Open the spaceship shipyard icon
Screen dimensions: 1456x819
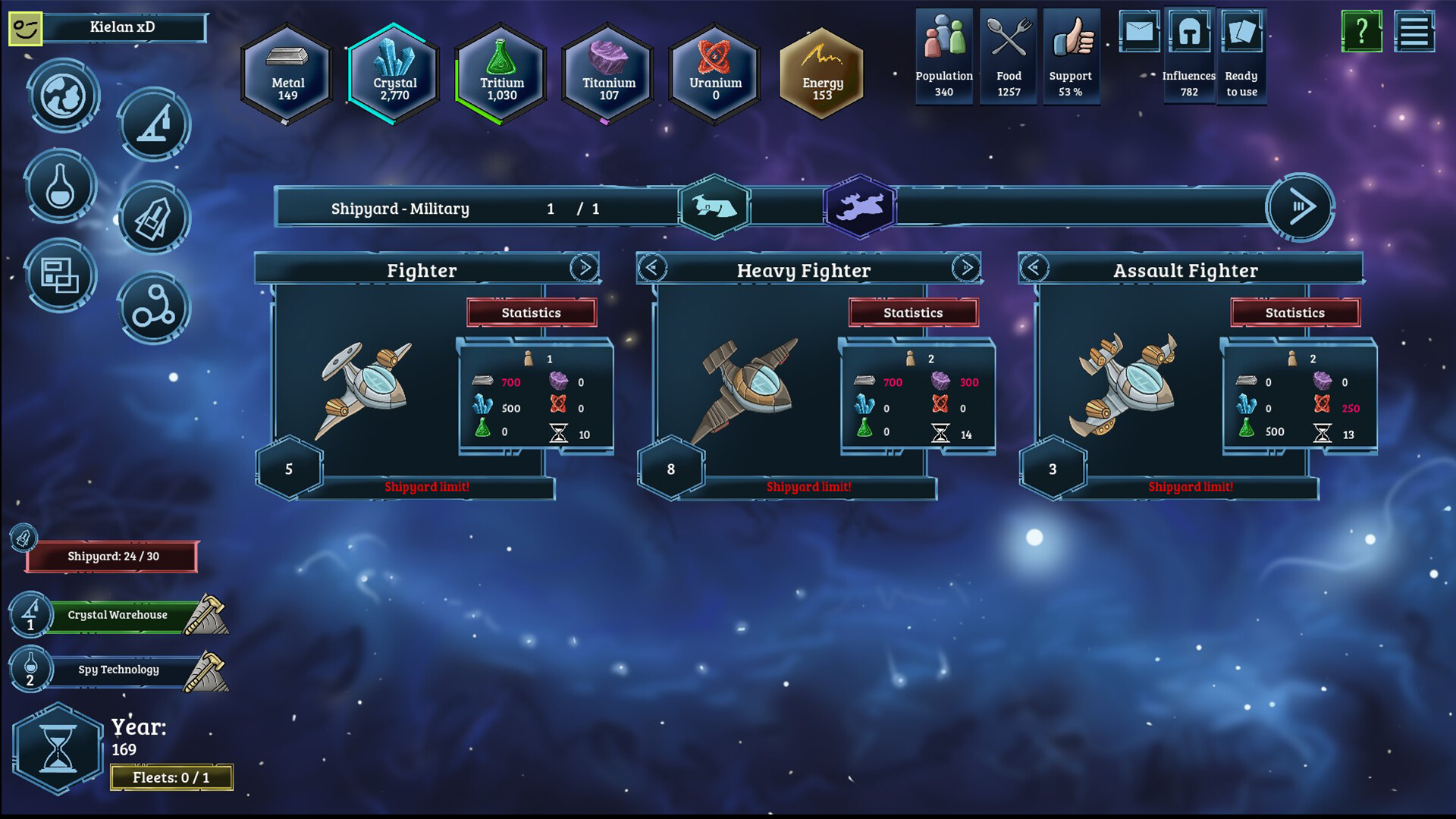click(x=153, y=218)
